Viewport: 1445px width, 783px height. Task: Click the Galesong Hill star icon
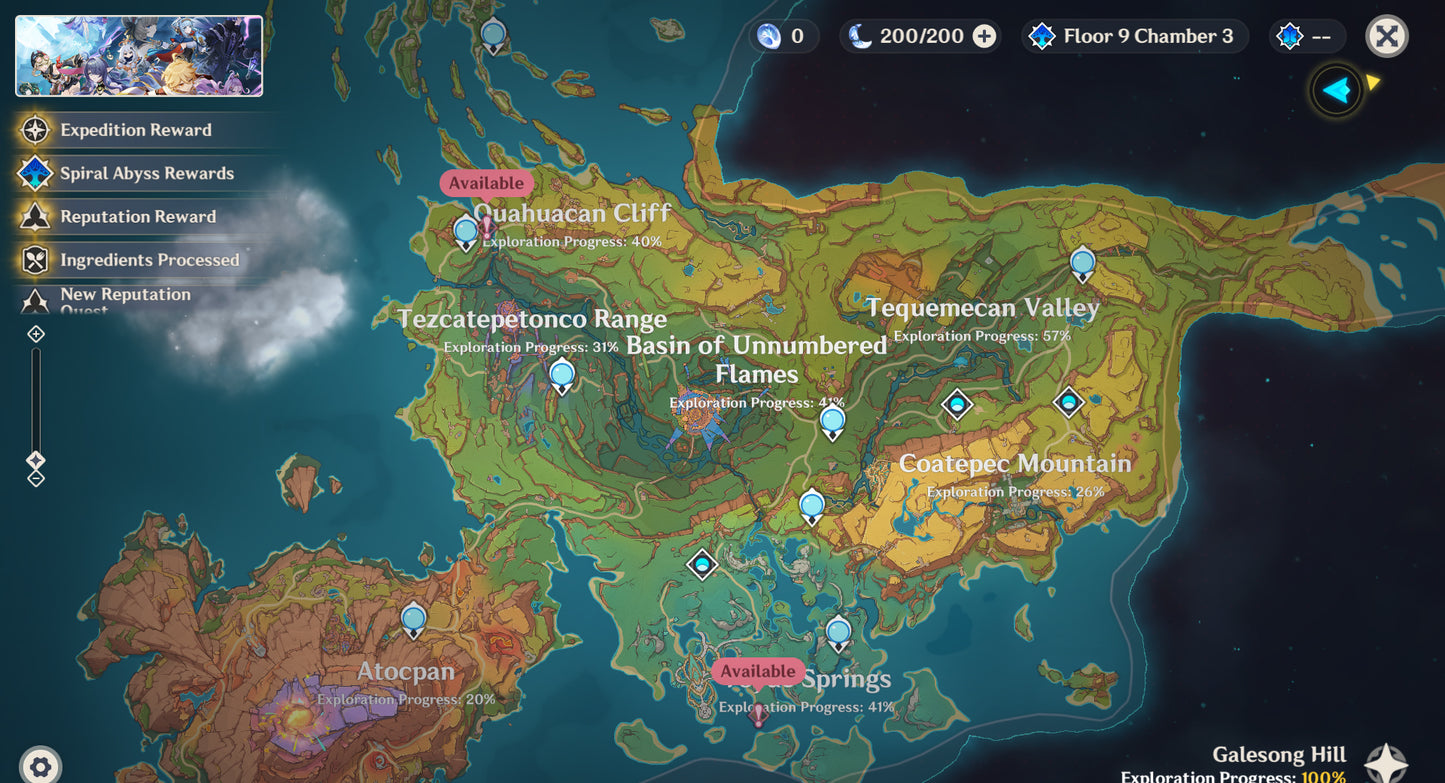click(1386, 763)
